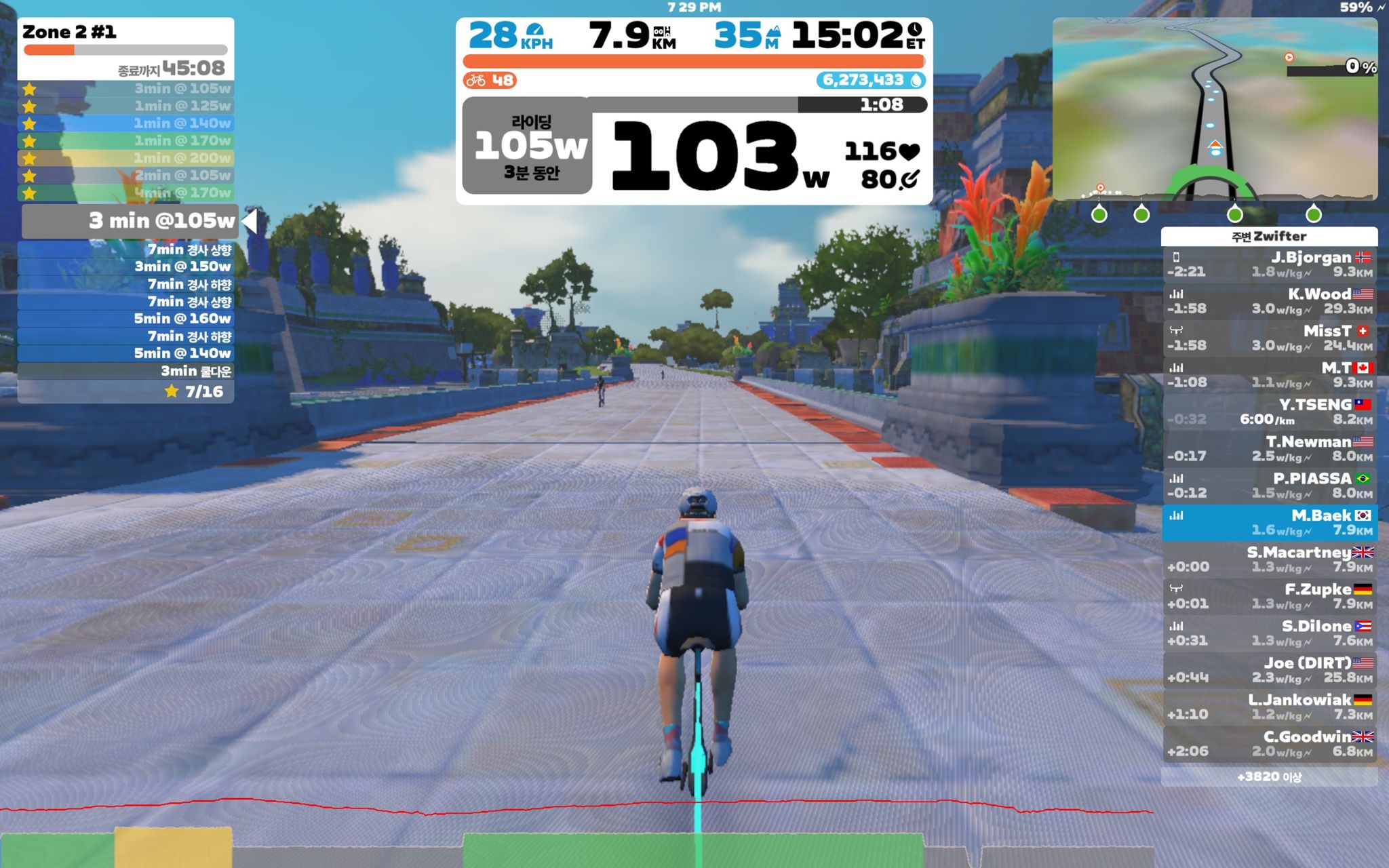Click the phone icon beside J.Bjorgan
This screenshot has height=868, width=1389.
(x=1177, y=258)
